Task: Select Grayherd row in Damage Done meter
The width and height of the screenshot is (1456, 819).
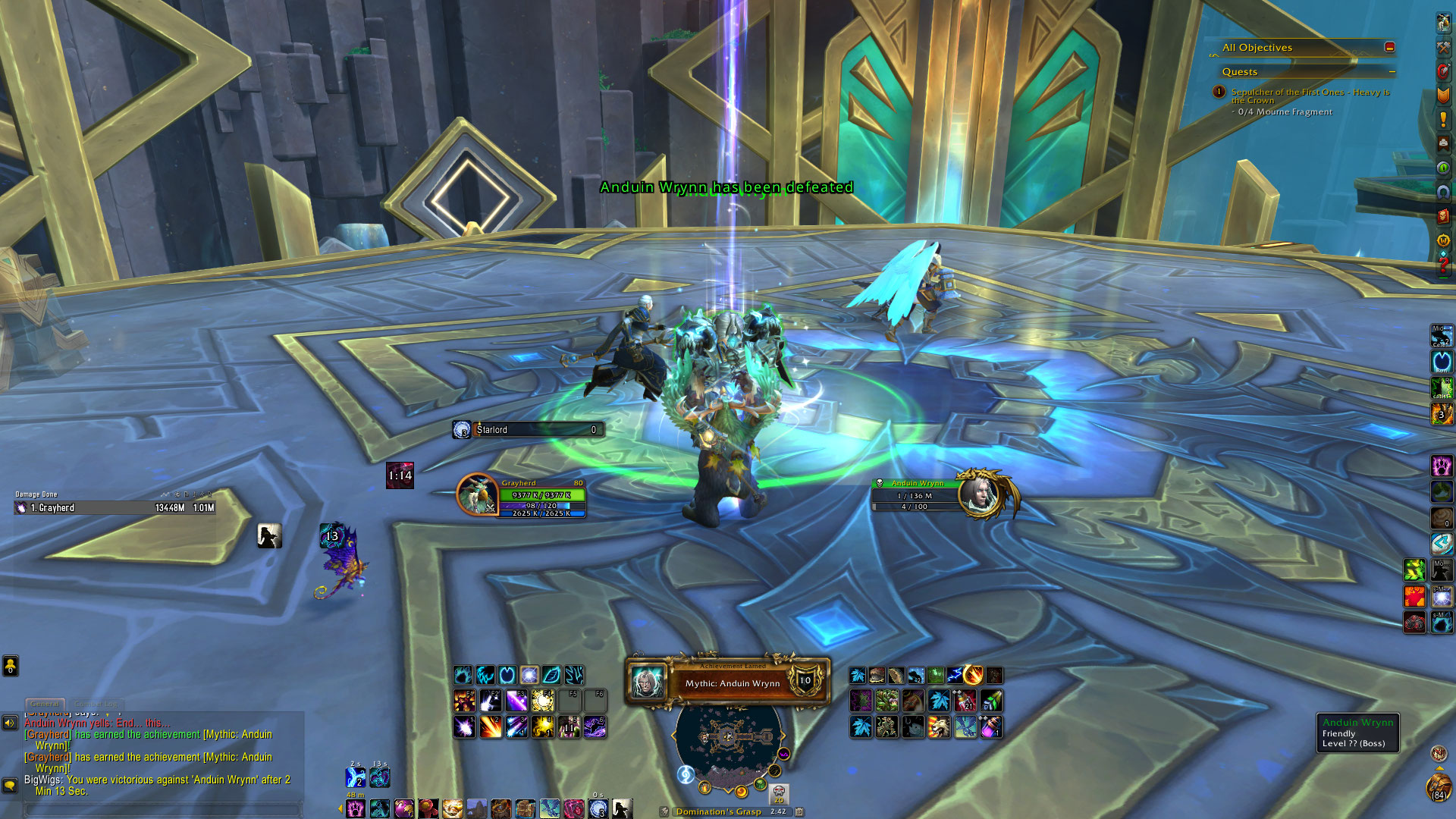Action: point(115,508)
